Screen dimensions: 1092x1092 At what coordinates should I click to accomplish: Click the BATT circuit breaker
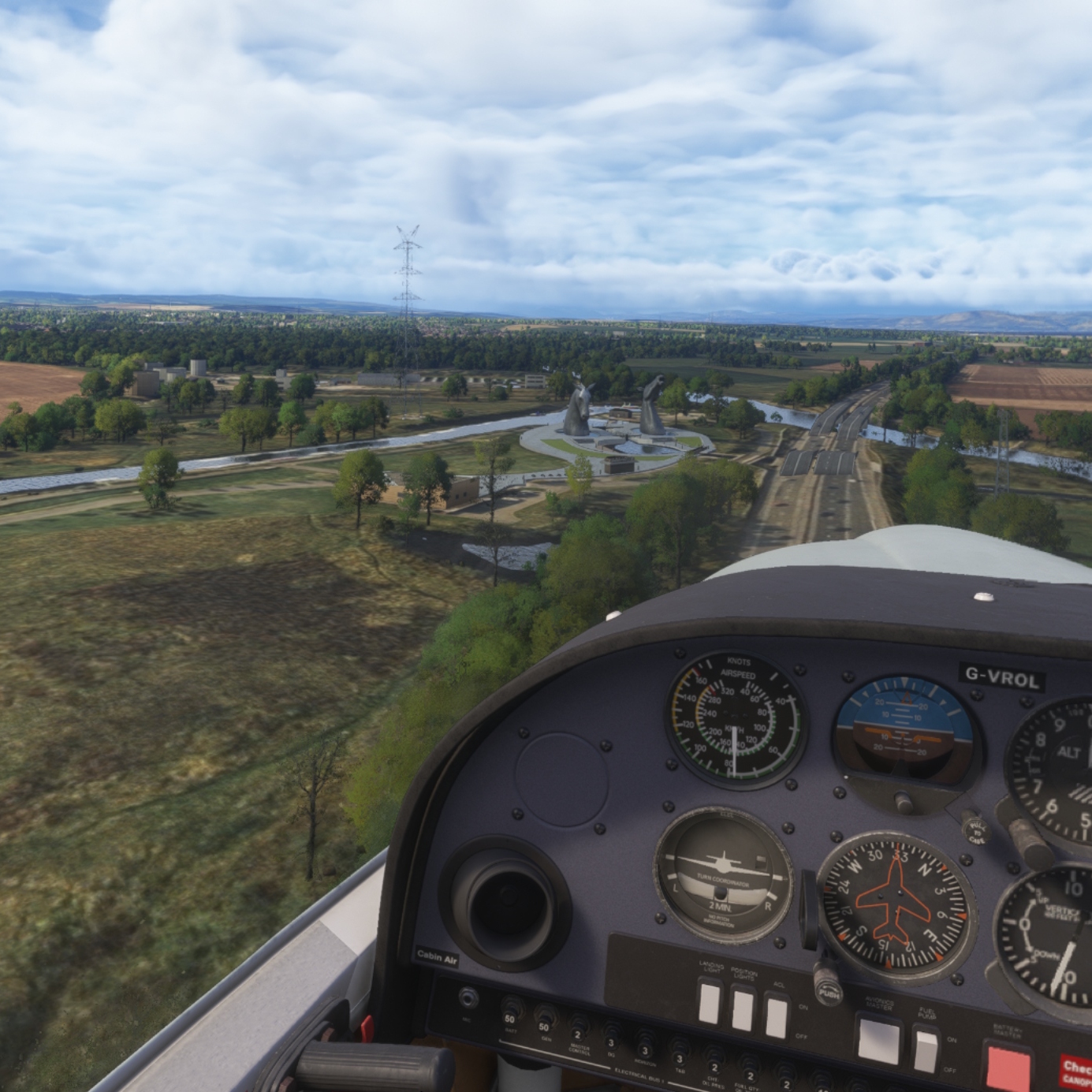pos(511,1008)
